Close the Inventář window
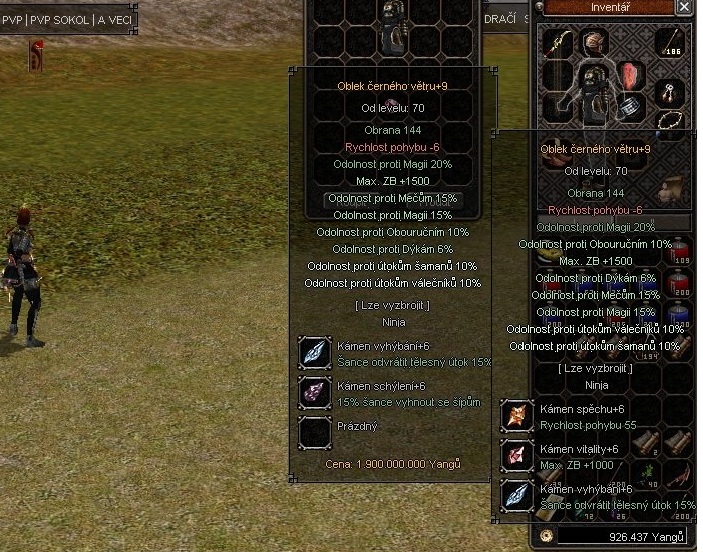Screen dimensions: 703x552 [x=684, y=7]
